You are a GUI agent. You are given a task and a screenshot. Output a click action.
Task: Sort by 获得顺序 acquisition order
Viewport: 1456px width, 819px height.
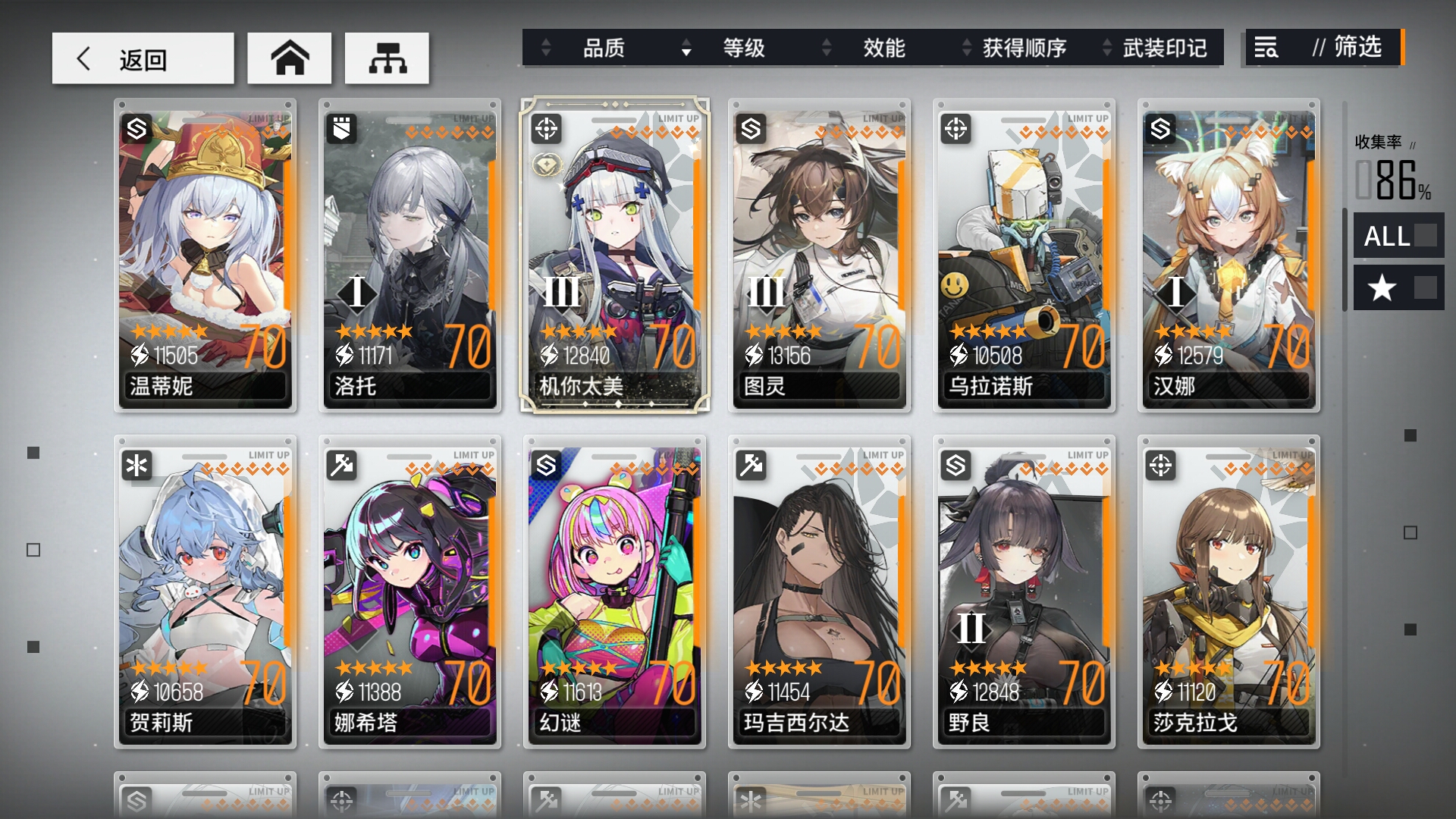pyautogui.click(x=1024, y=48)
